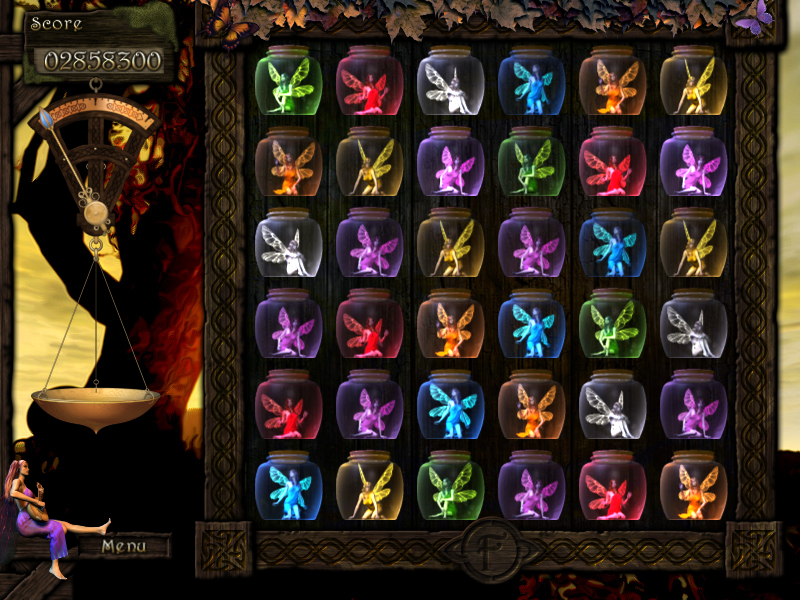Image resolution: width=800 pixels, height=600 pixels.
Task: Select the green fairy jar in the bottom row
Action: (450, 487)
